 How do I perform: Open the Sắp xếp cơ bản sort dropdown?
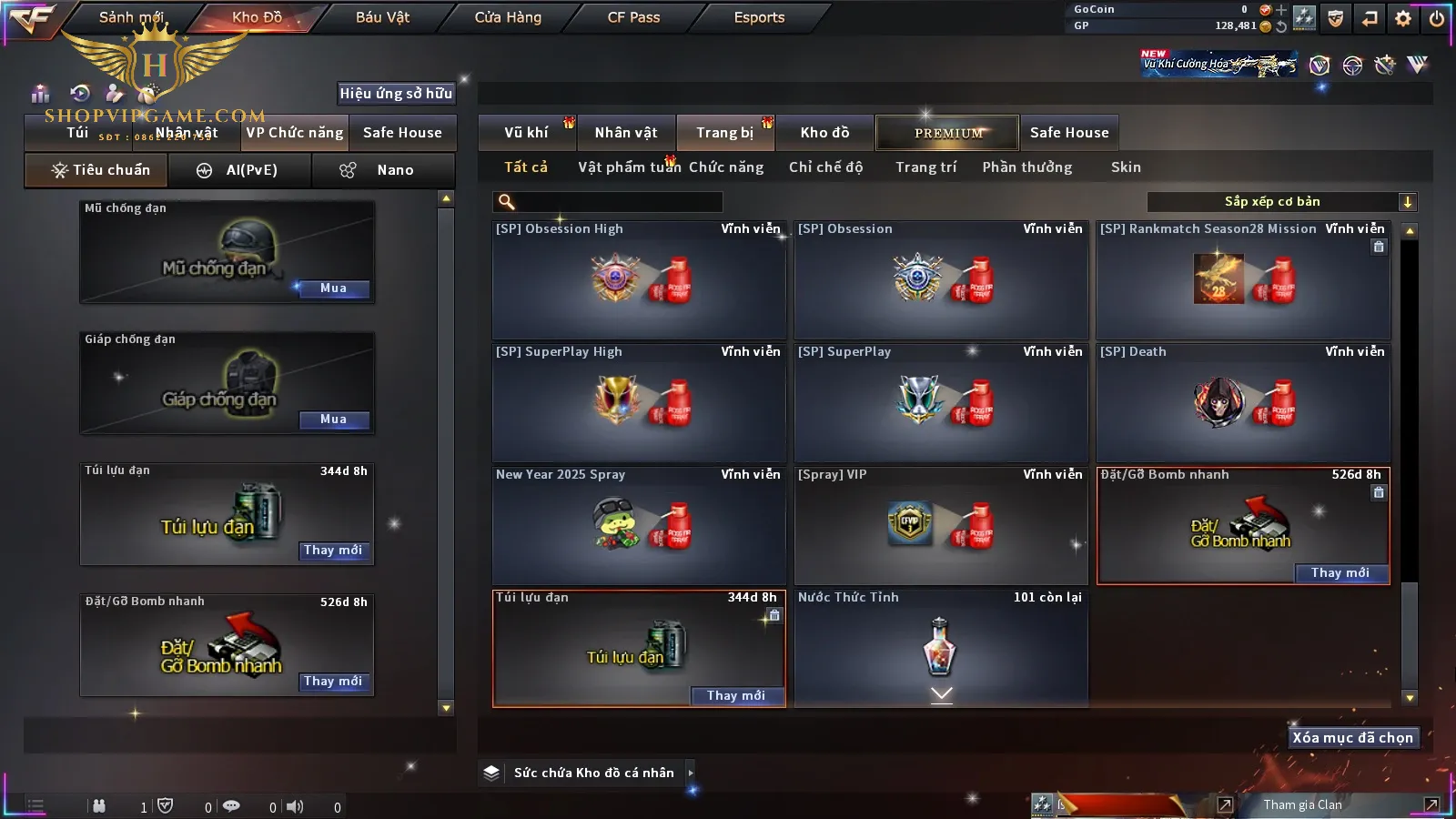pyautogui.click(x=1281, y=202)
